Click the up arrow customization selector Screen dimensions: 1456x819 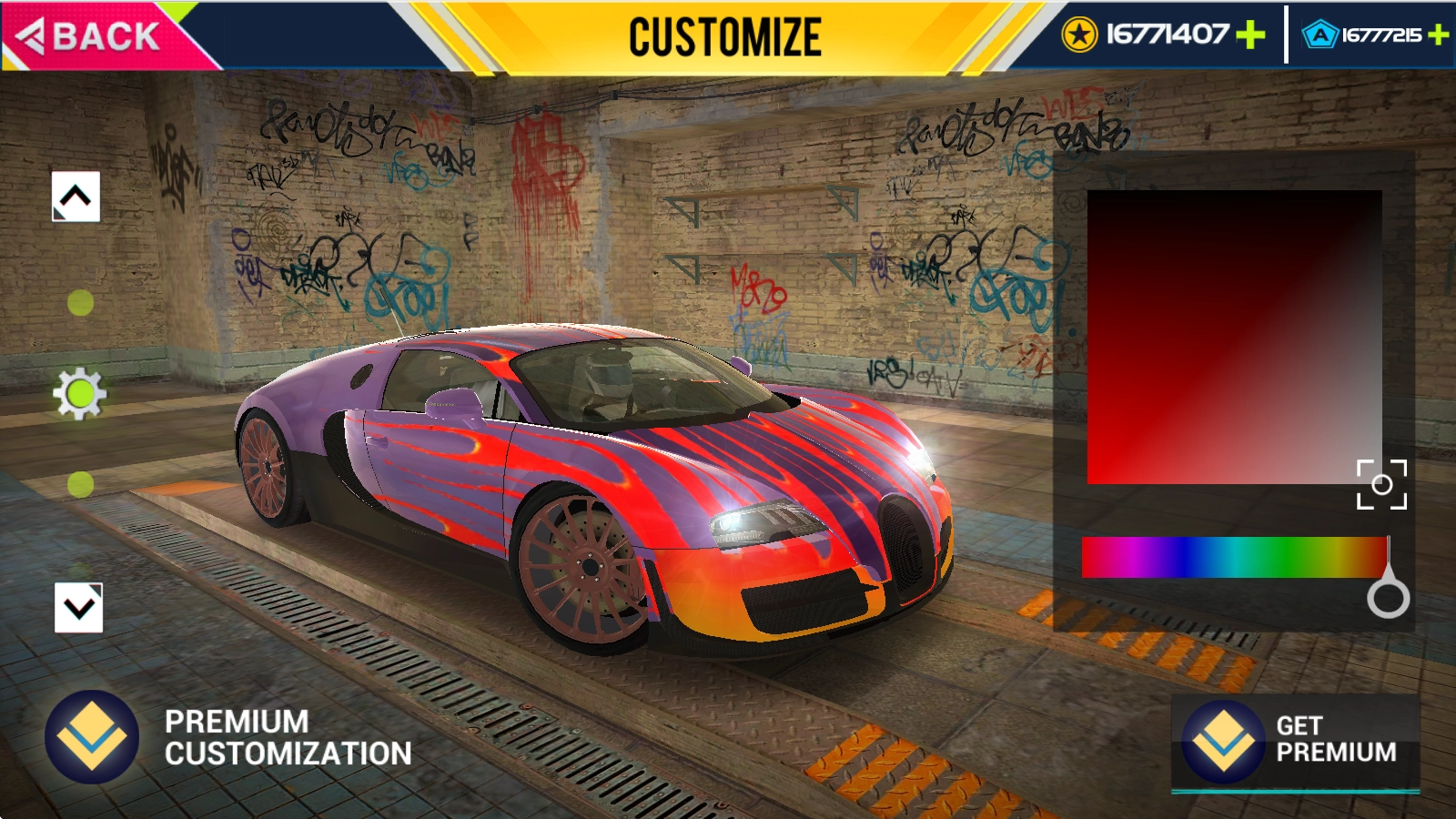click(76, 197)
